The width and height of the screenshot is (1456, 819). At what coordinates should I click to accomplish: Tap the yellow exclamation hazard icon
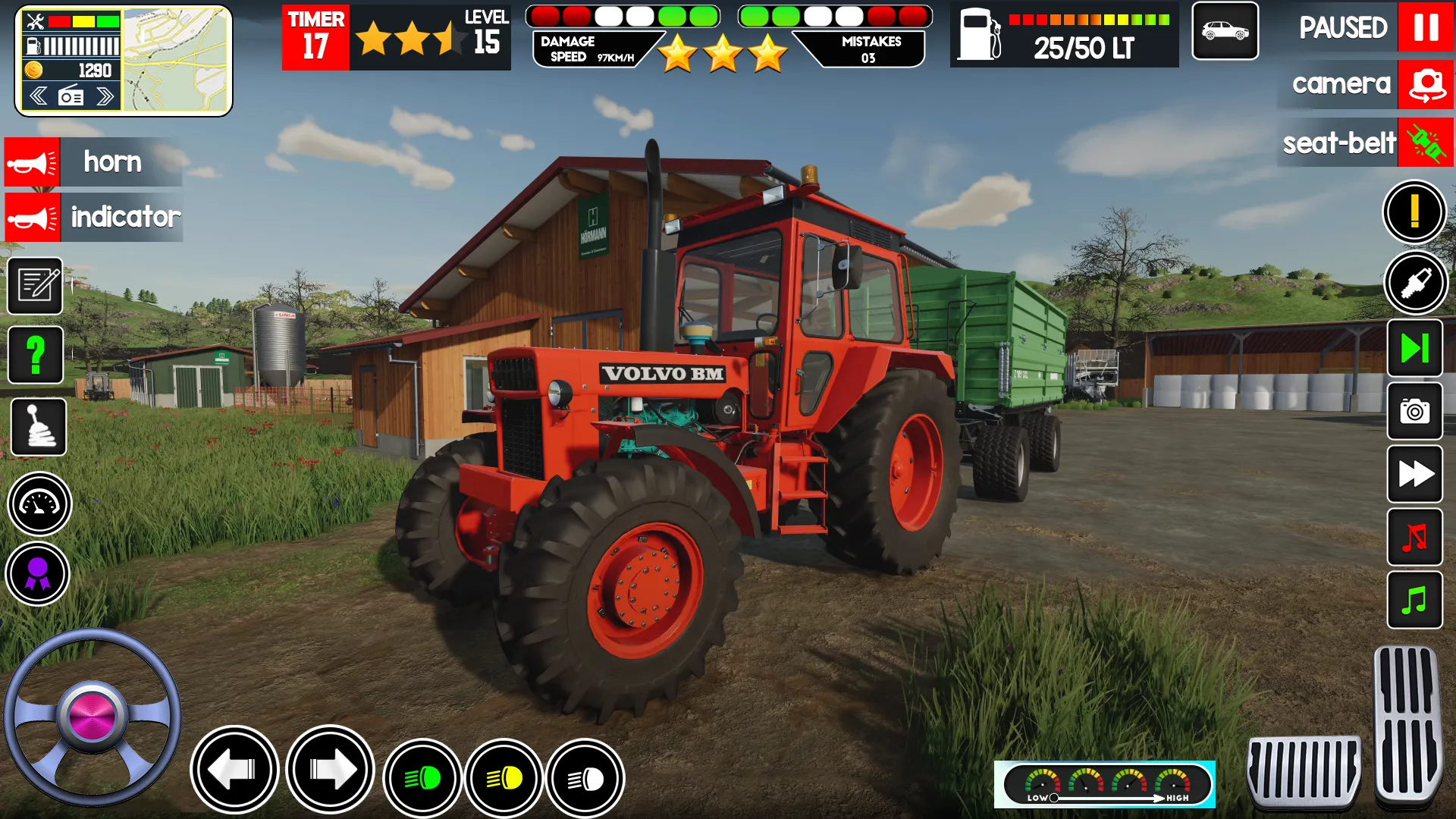(x=1414, y=212)
